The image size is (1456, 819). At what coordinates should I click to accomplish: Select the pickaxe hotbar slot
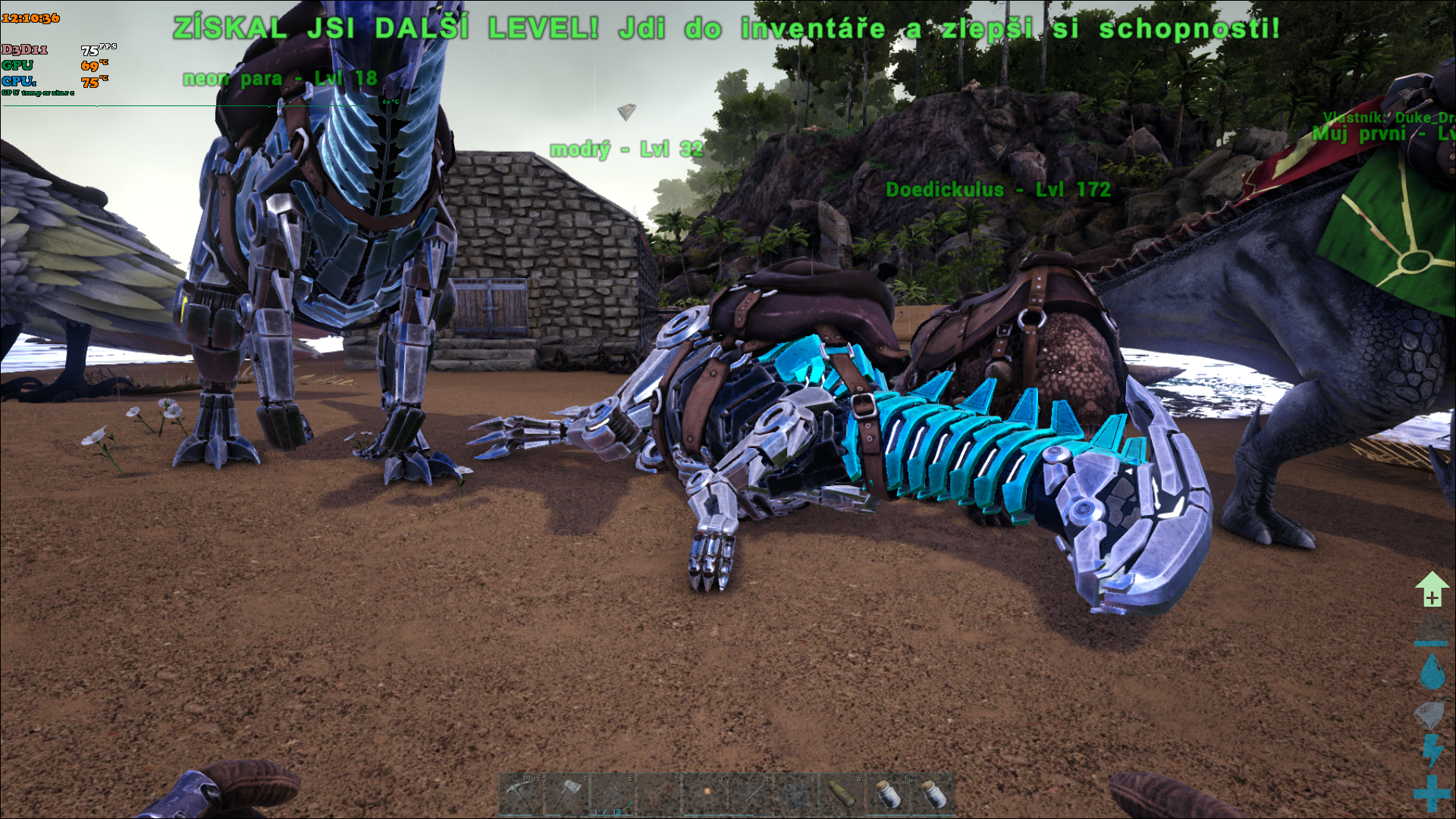521,795
